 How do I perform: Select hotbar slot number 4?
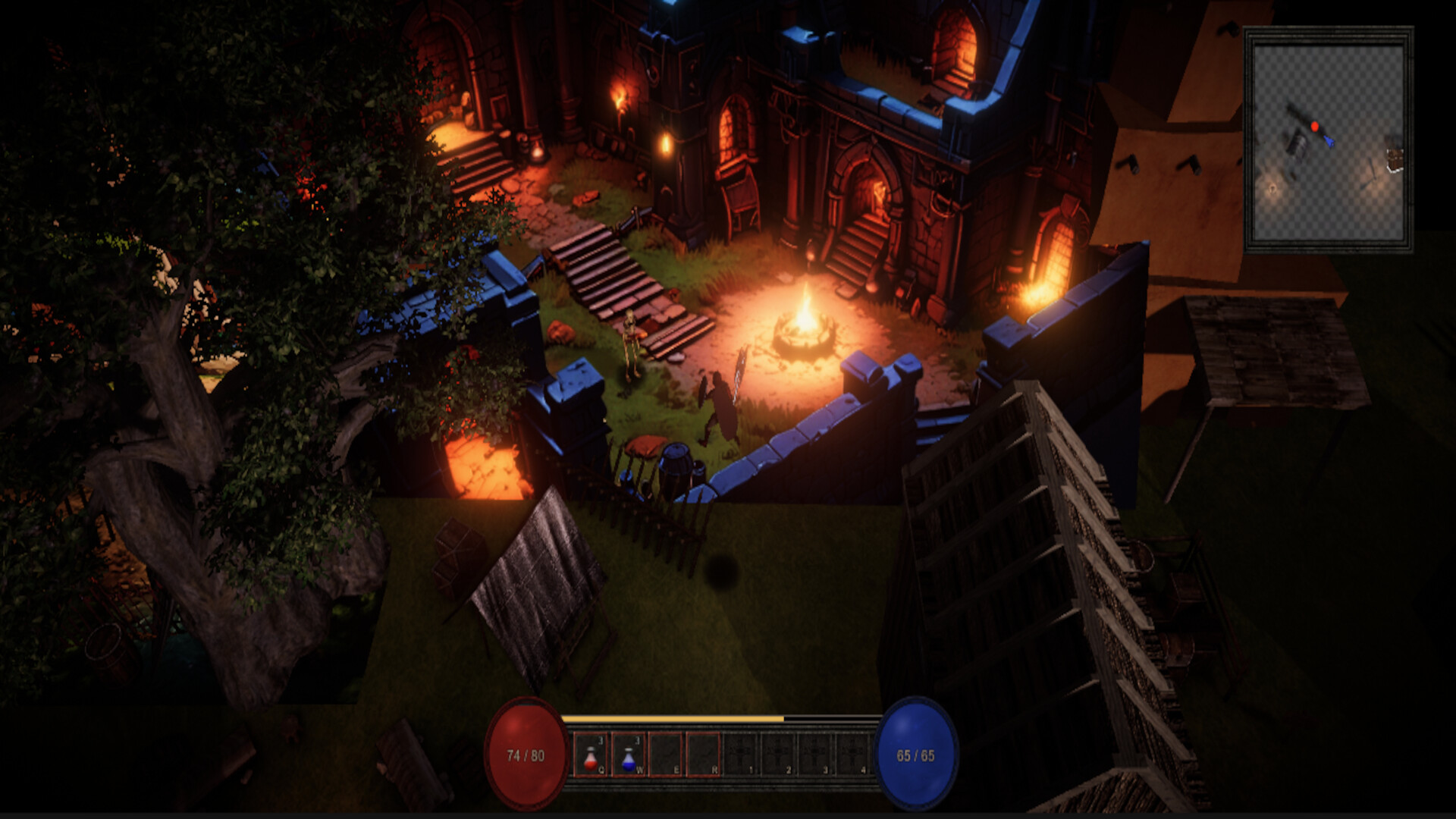852,753
